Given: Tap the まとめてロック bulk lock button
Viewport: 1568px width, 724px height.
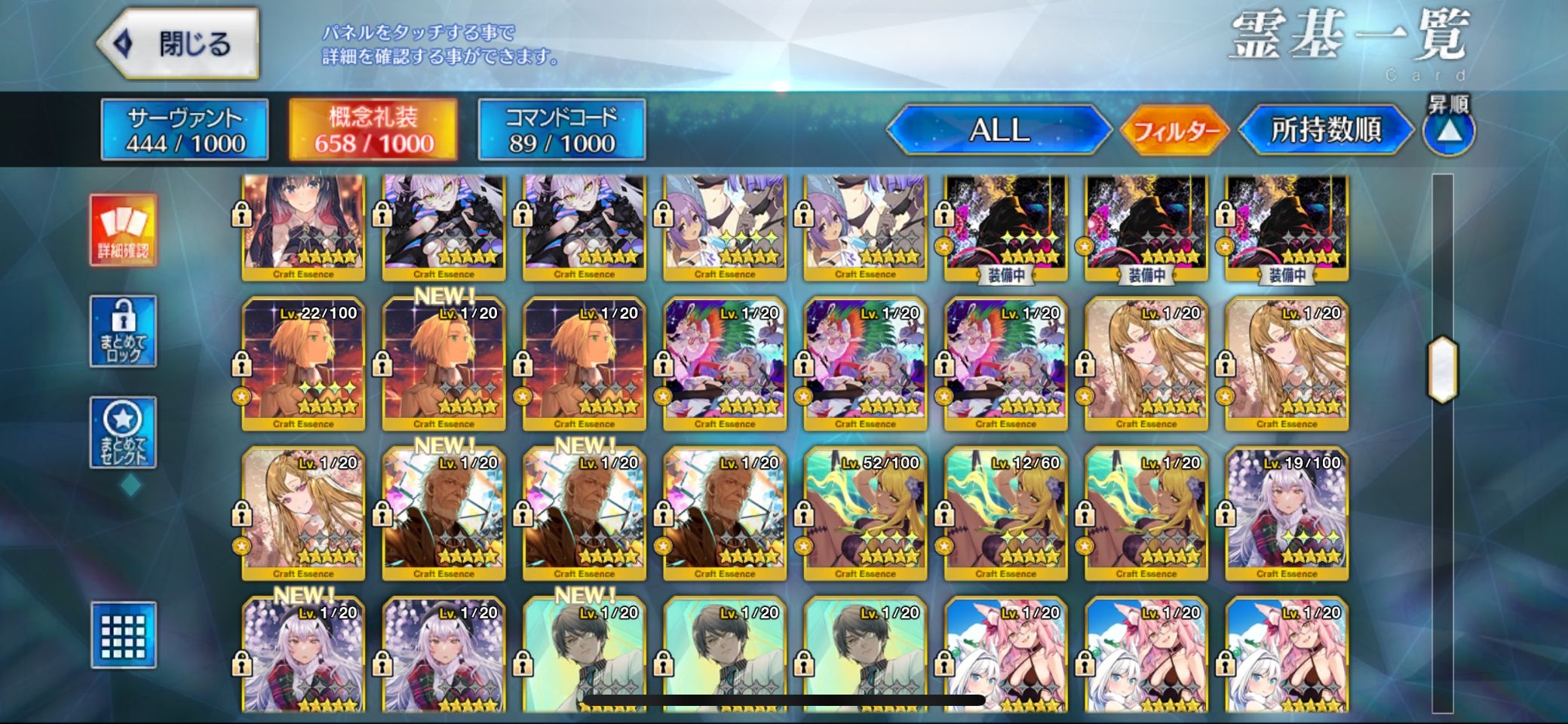Looking at the screenshot, I should click(123, 331).
